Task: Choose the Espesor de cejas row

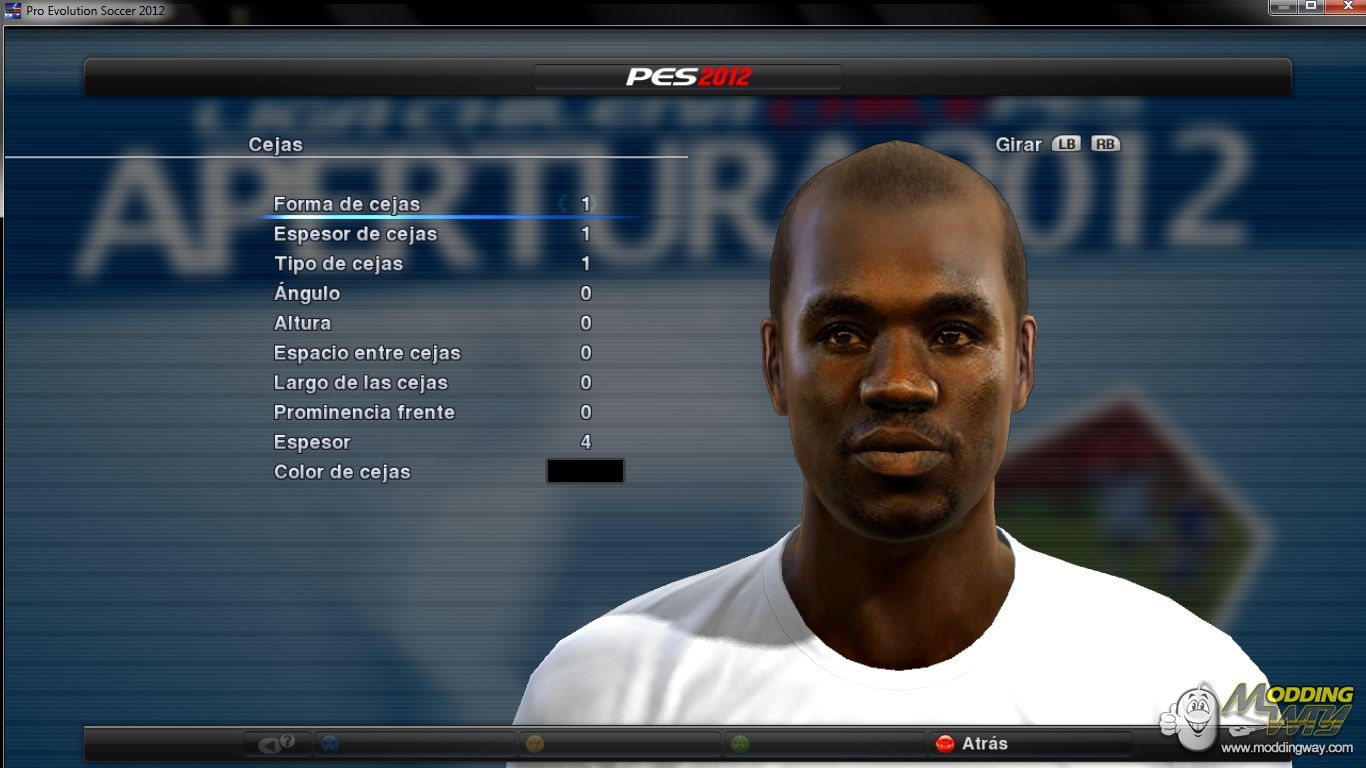Action: tap(355, 234)
